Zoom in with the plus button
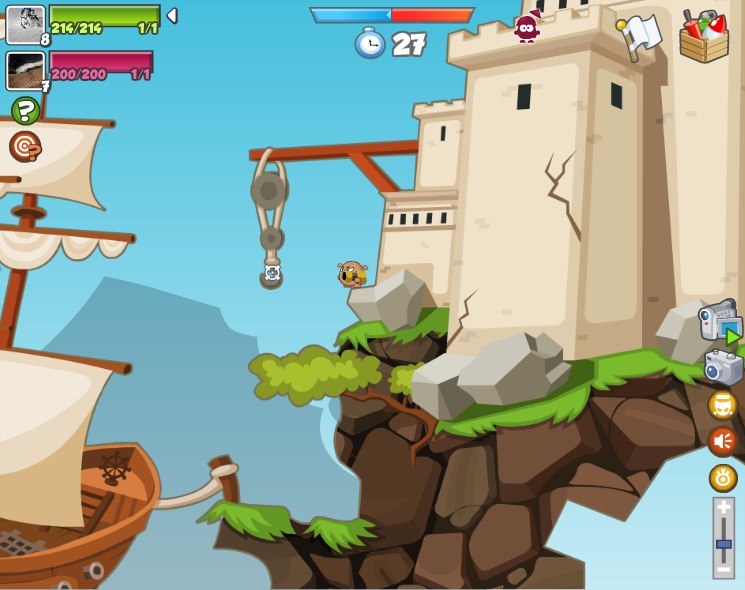Image resolution: width=745 pixels, height=590 pixels. (x=723, y=508)
